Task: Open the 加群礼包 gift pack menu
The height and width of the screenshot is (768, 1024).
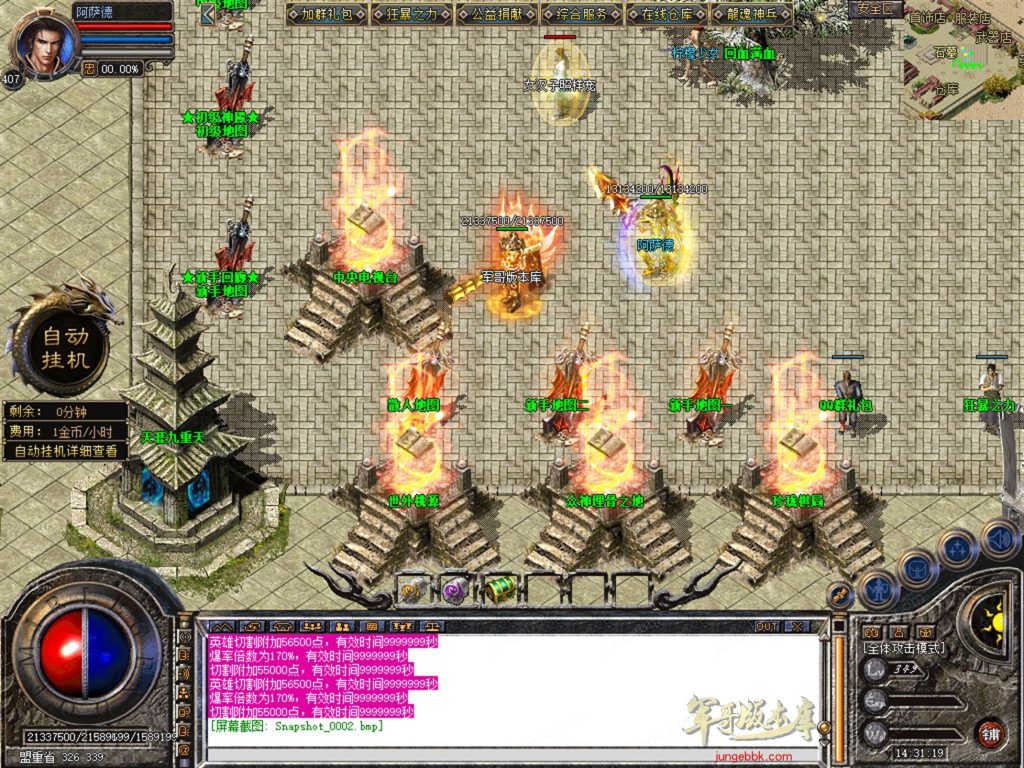Action: pos(327,14)
